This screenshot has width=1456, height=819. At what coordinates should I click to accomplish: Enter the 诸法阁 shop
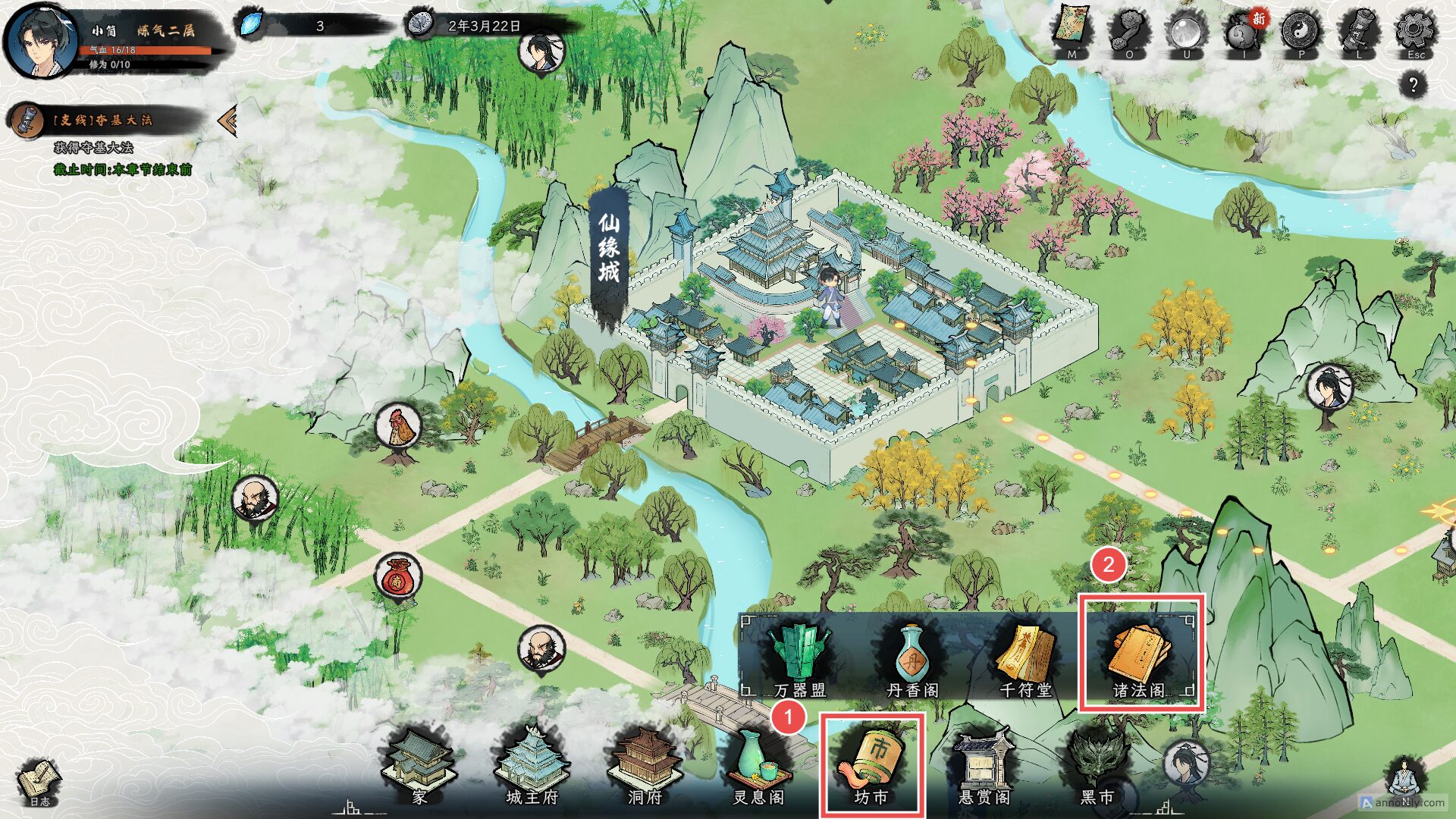(1141, 658)
